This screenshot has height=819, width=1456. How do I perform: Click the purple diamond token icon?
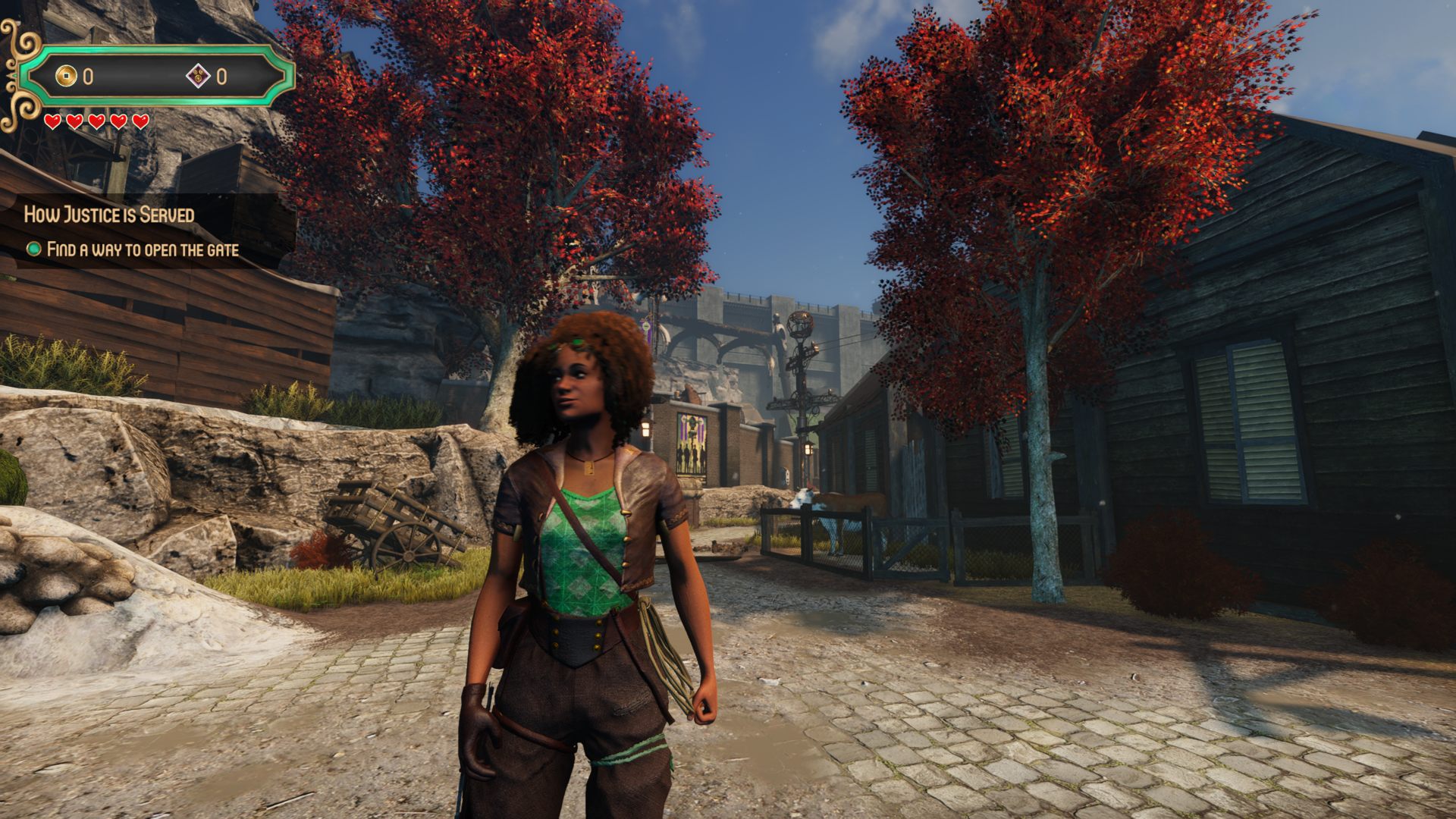coord(199,76)
